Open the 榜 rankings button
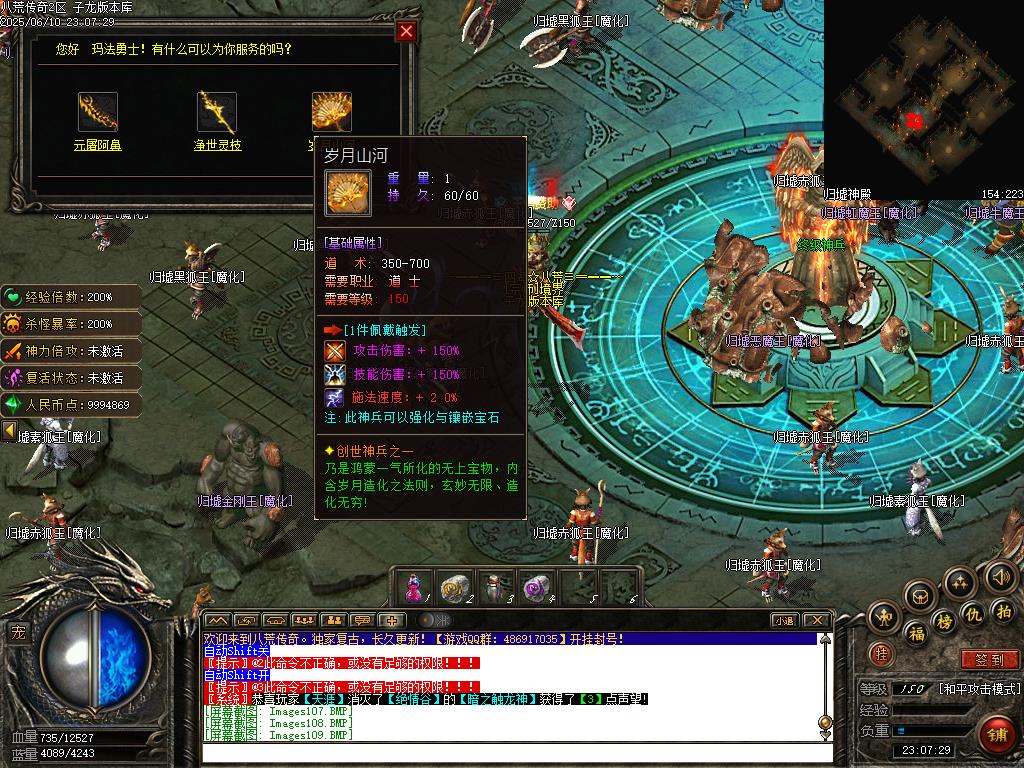1024x768 pixels. 945,622
